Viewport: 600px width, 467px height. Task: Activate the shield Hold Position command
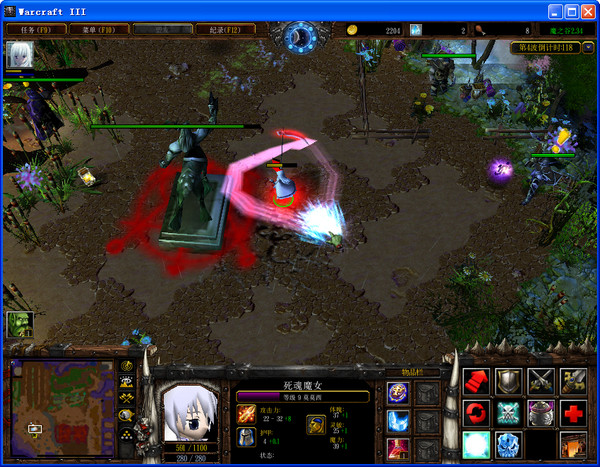509,381
